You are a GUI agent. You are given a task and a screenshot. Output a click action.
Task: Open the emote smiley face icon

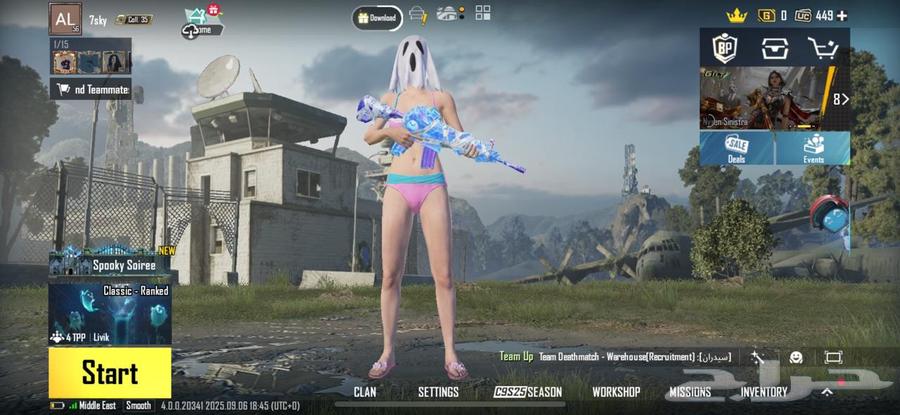click(796, 357)
